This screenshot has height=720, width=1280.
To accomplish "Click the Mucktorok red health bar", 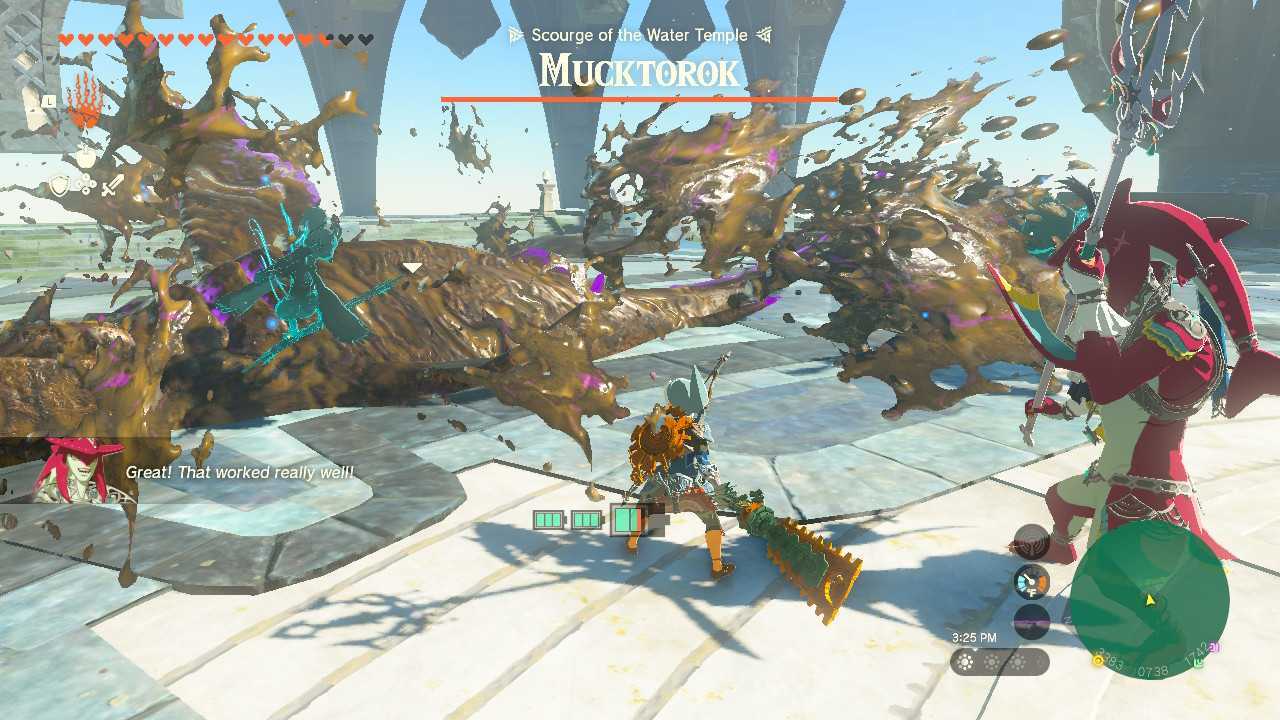I will click(637, 97).
